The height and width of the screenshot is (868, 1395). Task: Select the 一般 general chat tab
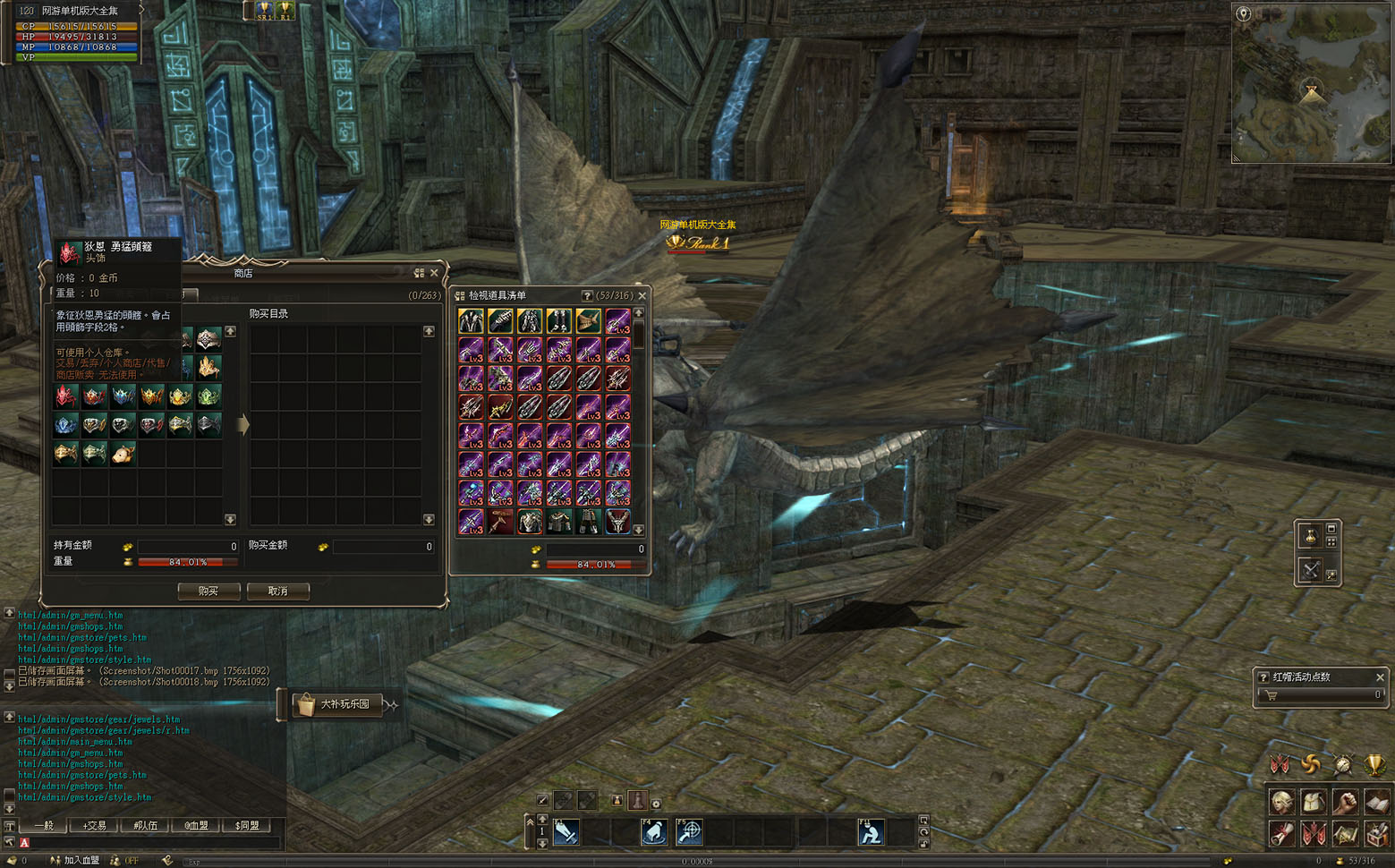click(44, 825)
